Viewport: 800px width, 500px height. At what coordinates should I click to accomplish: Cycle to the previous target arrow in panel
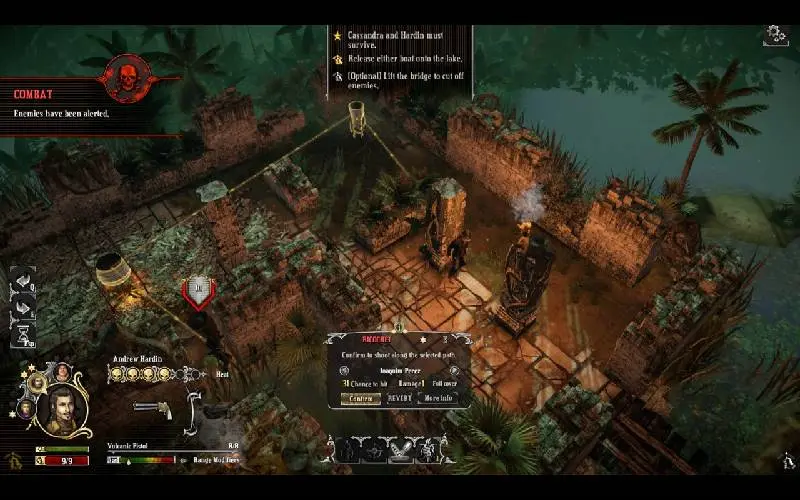pyautogui.click(x=342, y=371)
